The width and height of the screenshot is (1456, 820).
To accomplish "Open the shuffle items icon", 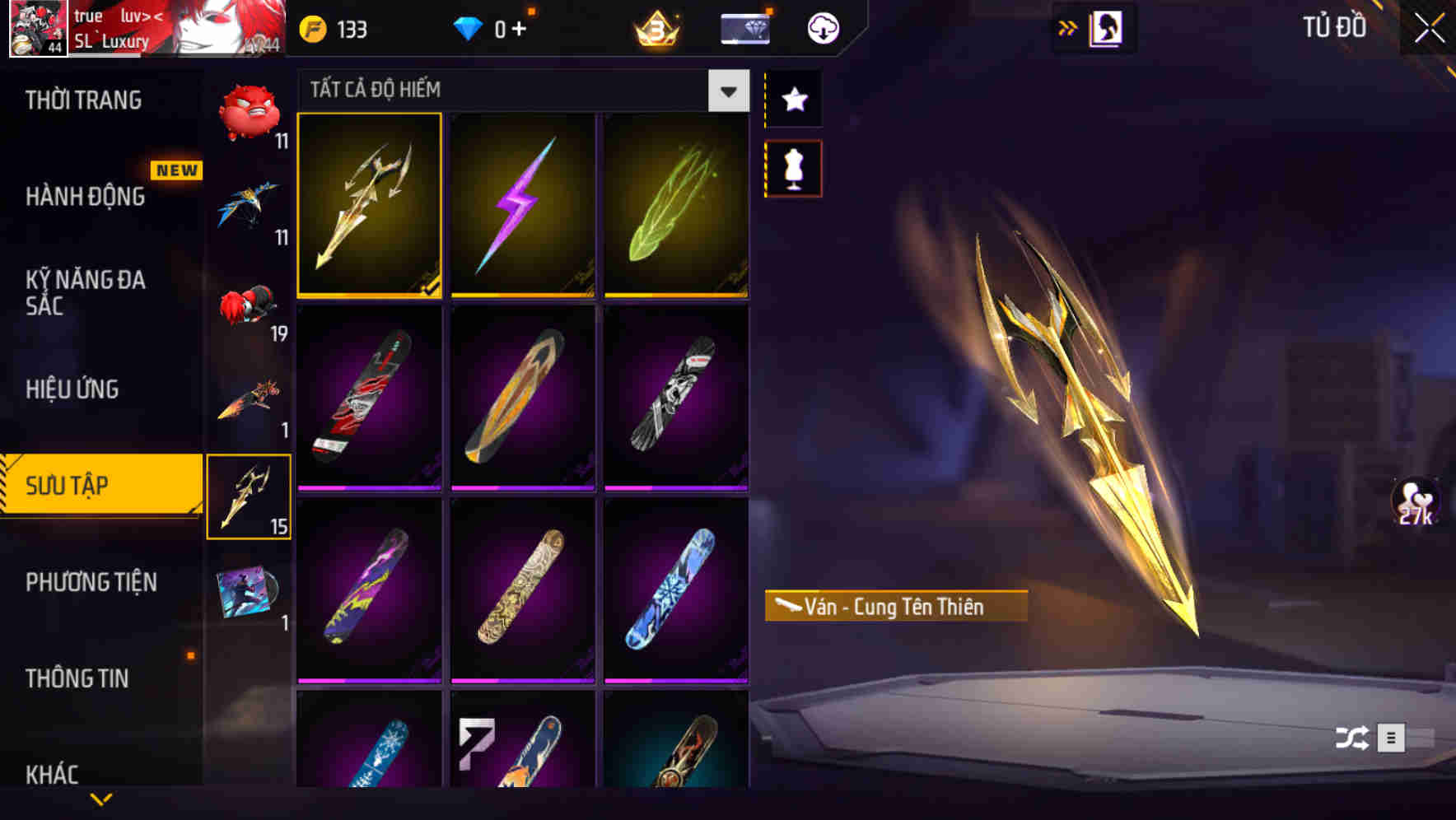I will [1350, 738].
